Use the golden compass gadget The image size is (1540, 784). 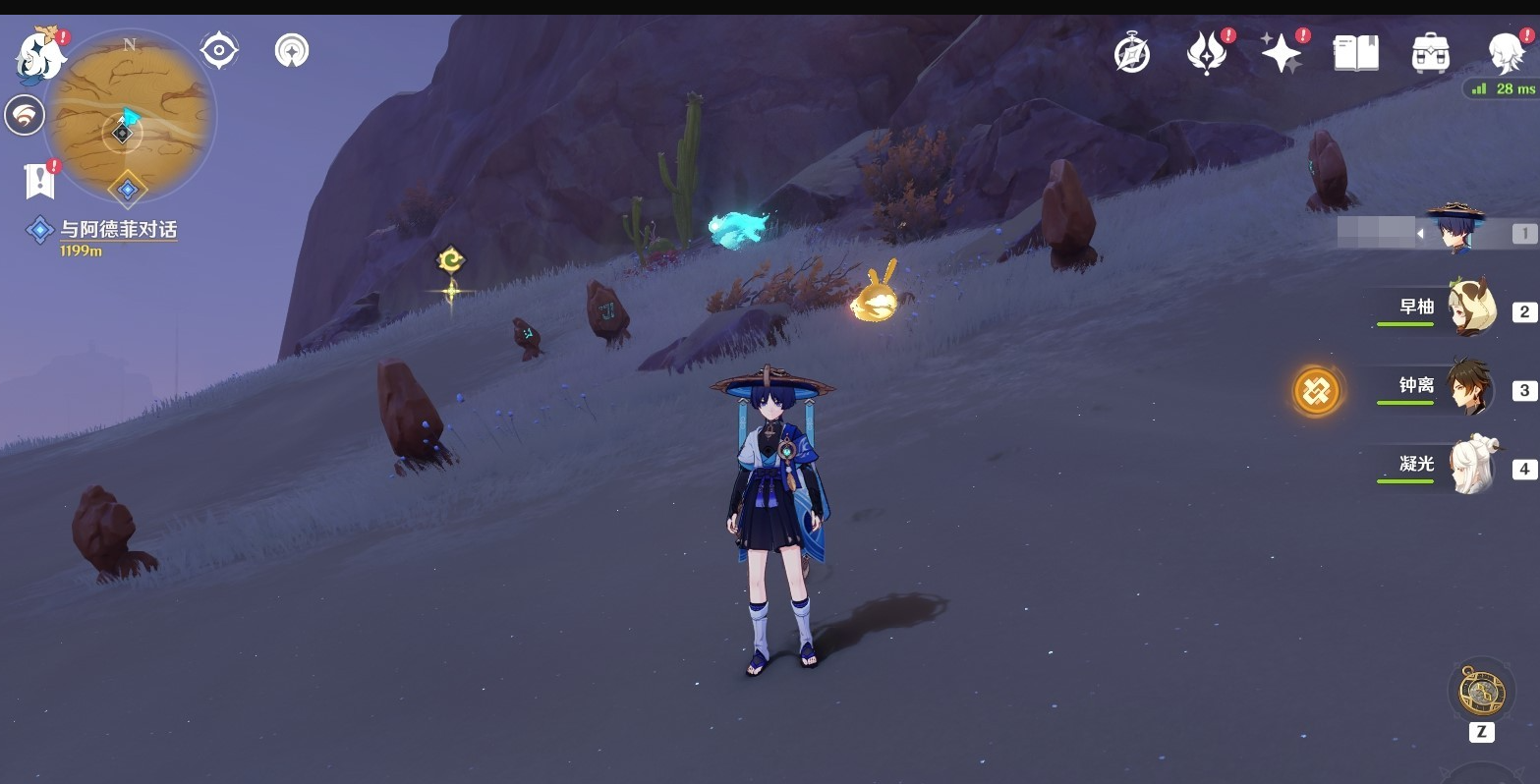[1481, 692]
